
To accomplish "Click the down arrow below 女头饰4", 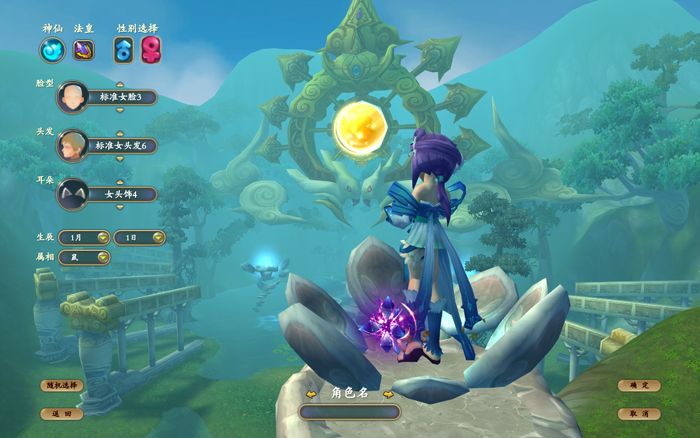I will click(x=120, y=205).
